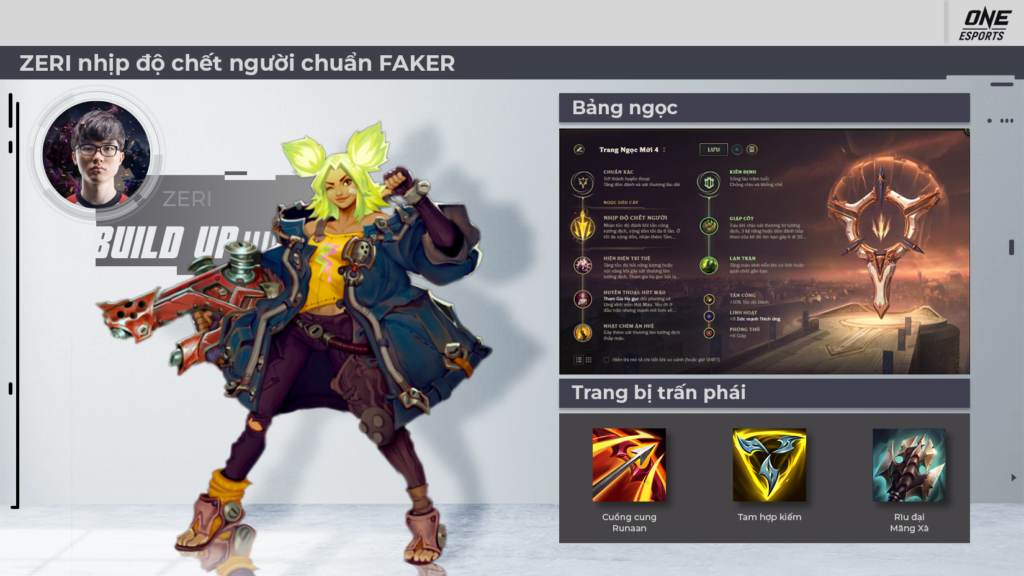
Task: Delete rune page using the trash icon
Action: [x=752, y=149]
